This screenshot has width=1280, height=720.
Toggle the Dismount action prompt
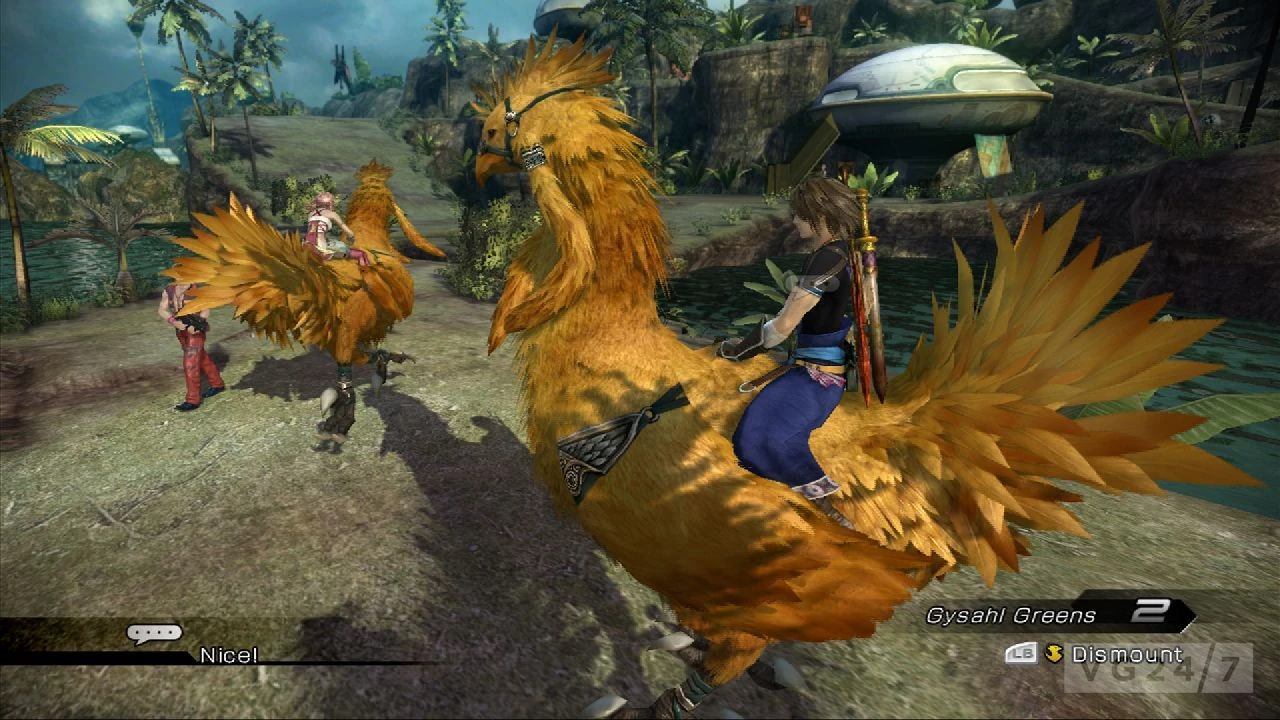point(1128,652)
